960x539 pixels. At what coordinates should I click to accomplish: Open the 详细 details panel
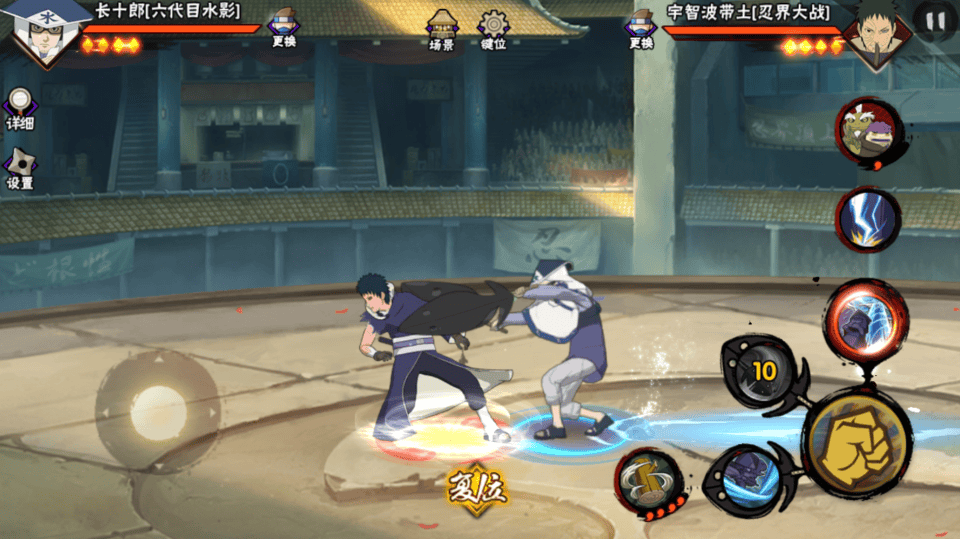tap(20, 108)
